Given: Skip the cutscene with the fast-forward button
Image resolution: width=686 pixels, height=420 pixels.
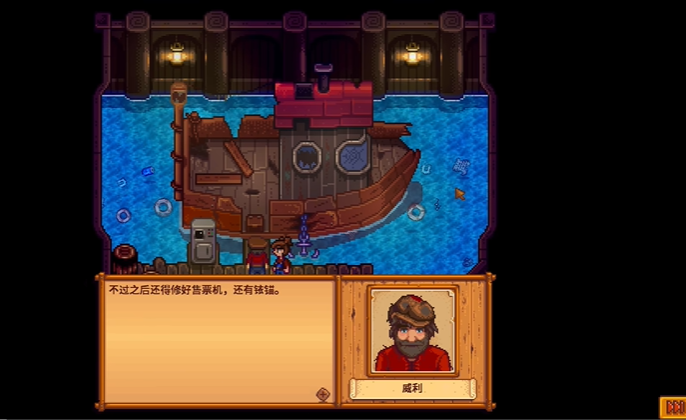Looking at the screenshot, I should pos(672,406).
